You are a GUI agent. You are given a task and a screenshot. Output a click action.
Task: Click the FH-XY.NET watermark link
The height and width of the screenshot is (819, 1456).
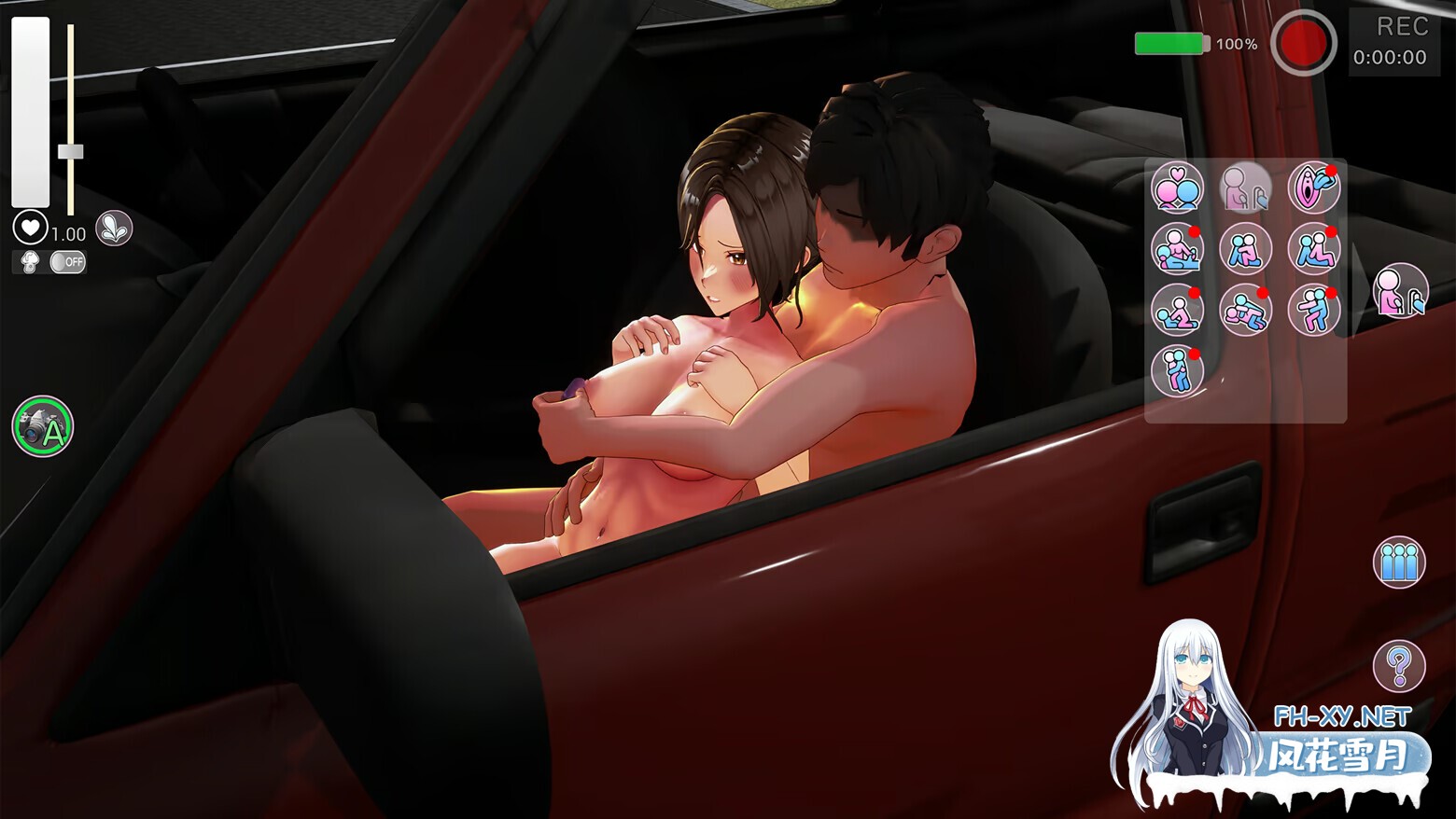1344,714
